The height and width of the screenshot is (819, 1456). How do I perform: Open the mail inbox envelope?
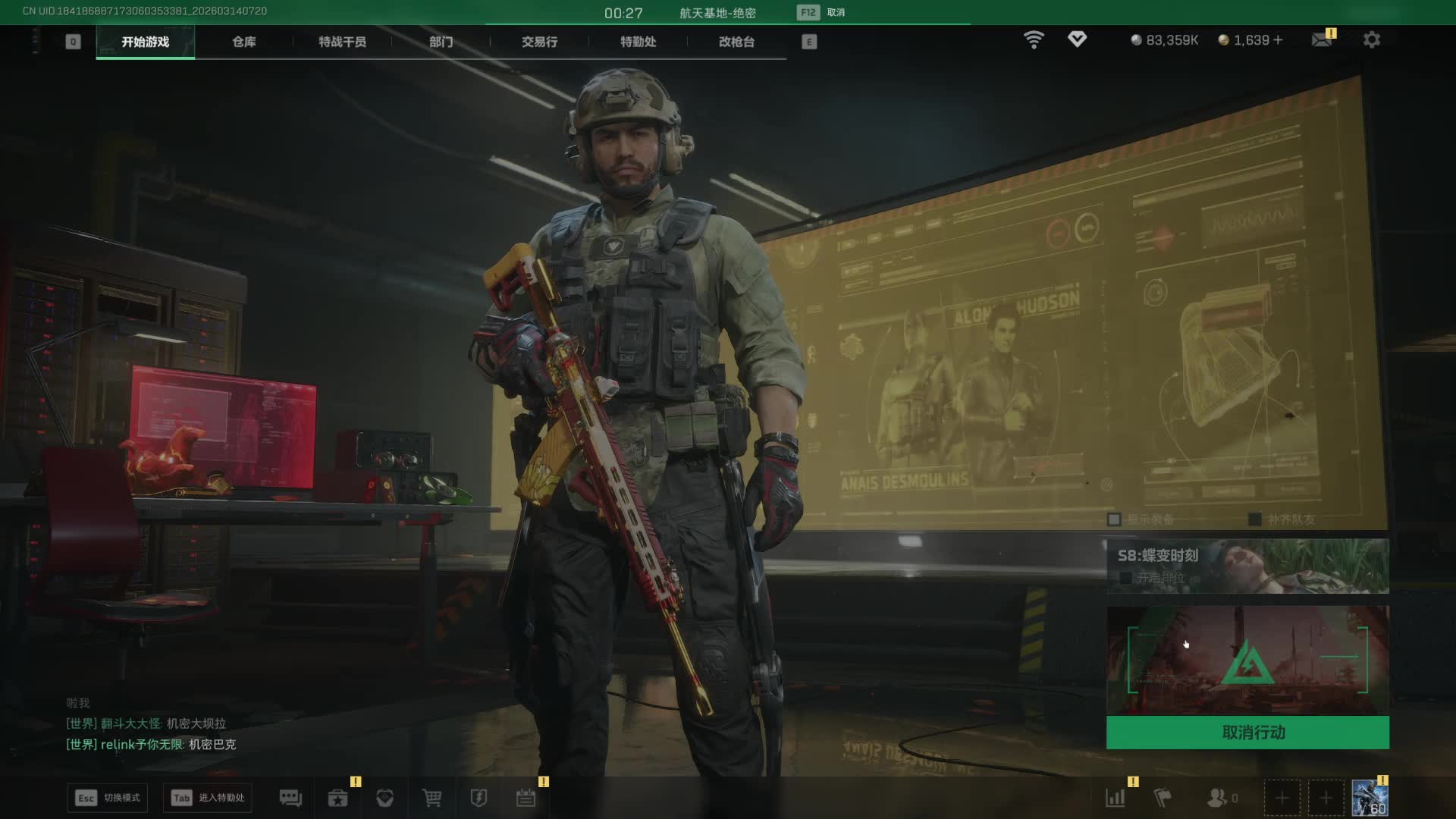pyautogui.click(x=1322, y=39)
